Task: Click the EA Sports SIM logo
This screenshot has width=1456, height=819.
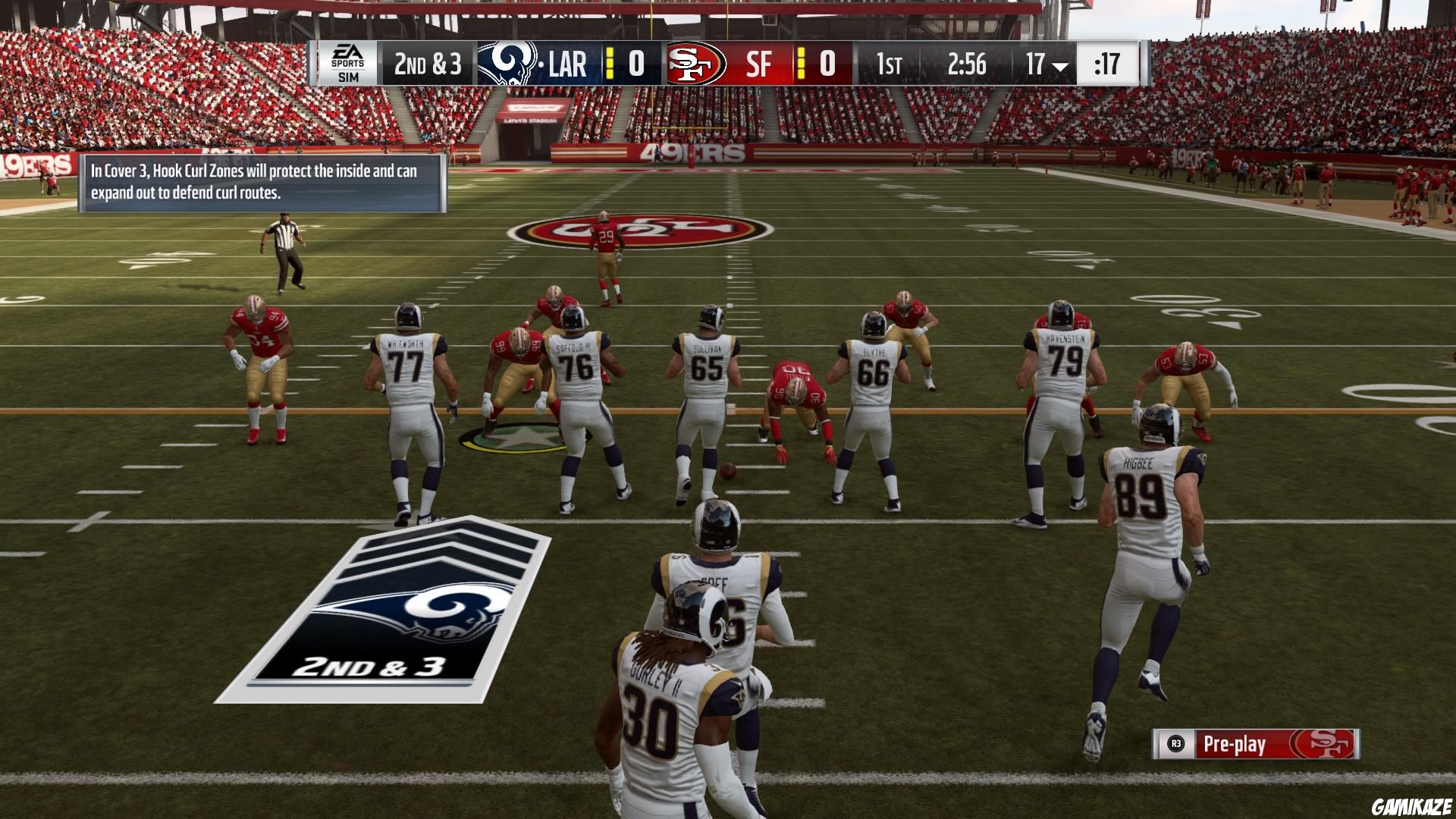Action: point(348,64)
